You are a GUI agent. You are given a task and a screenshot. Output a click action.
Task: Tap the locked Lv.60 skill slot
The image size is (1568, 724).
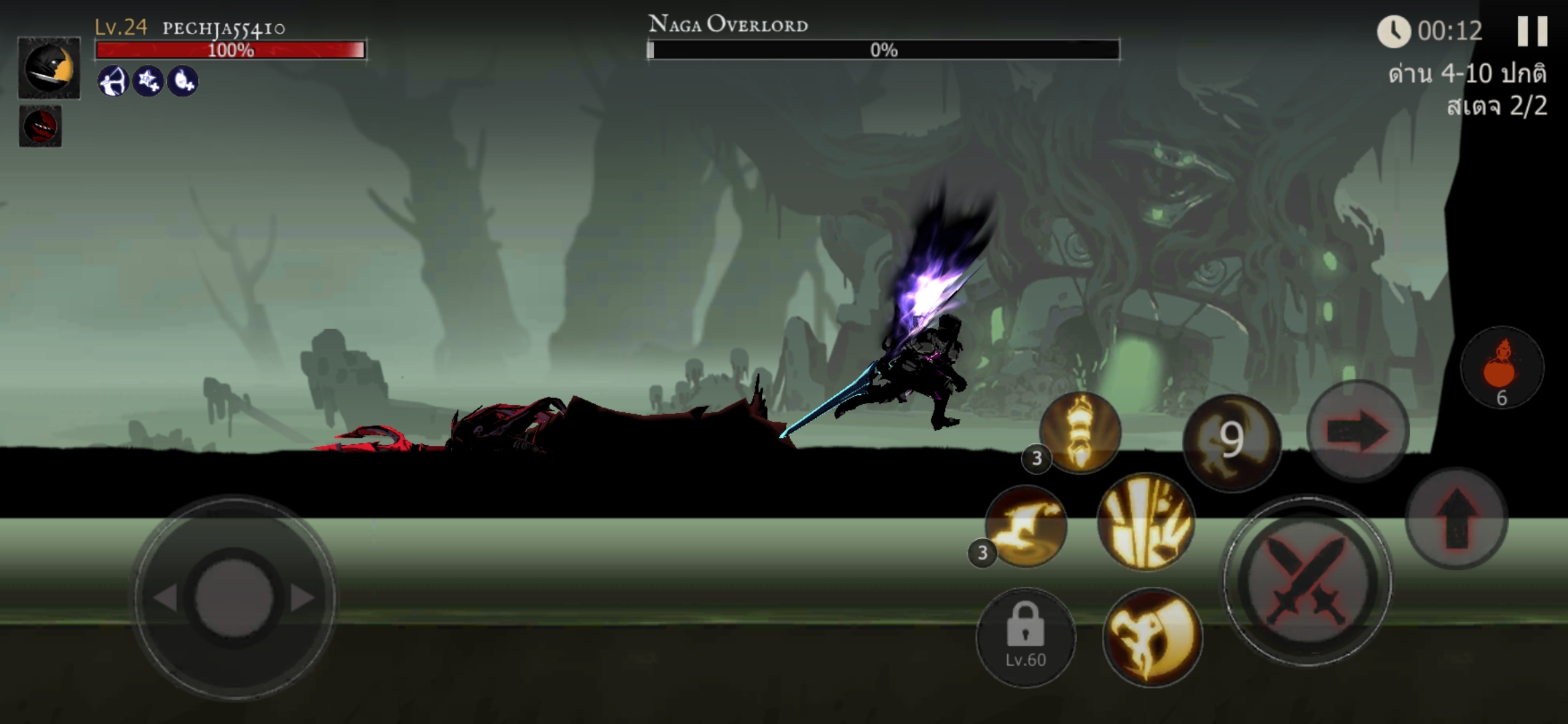coord(1025,637)
